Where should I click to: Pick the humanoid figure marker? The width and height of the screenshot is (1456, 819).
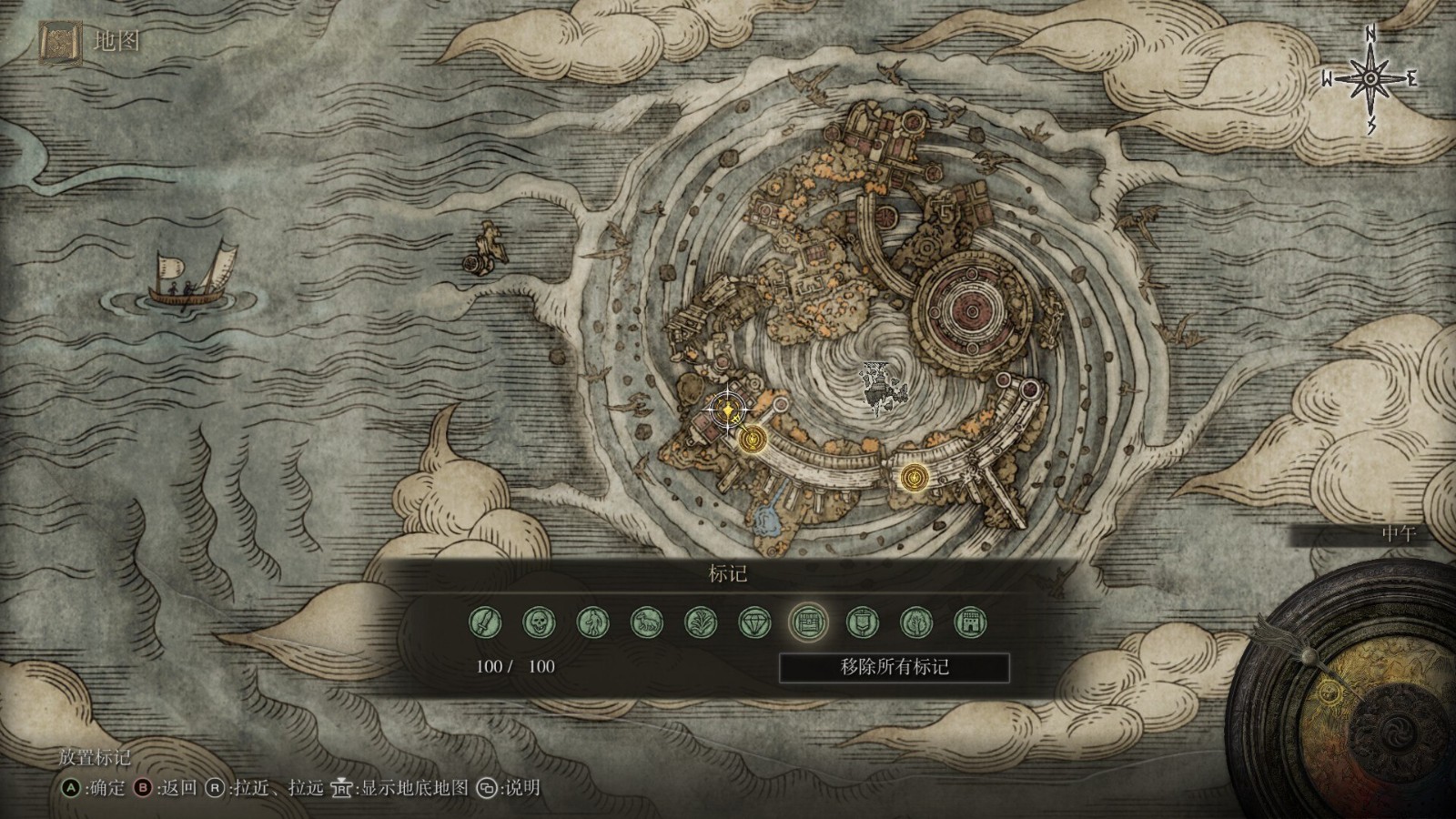[x=593, y=623]
